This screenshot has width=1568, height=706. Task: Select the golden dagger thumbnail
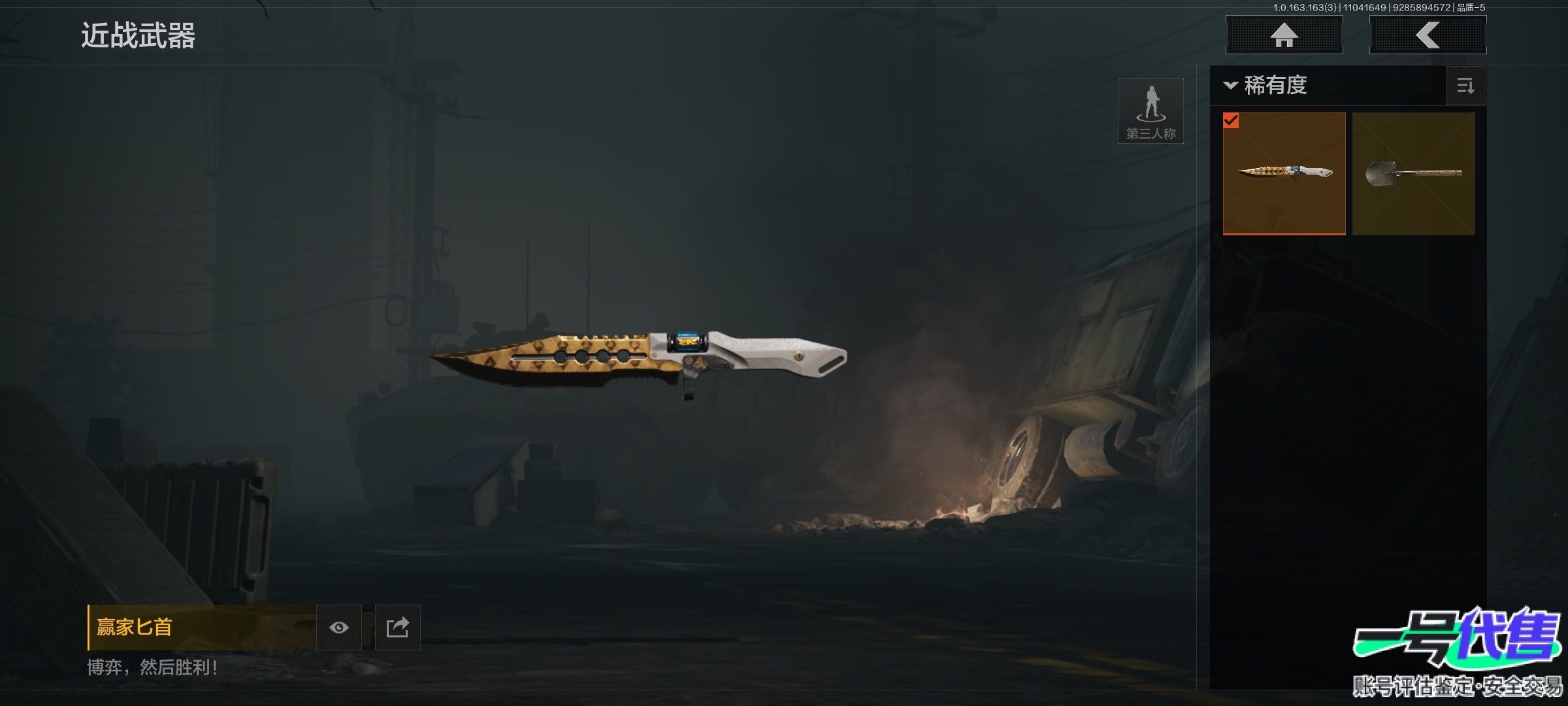coord(1284,173)
